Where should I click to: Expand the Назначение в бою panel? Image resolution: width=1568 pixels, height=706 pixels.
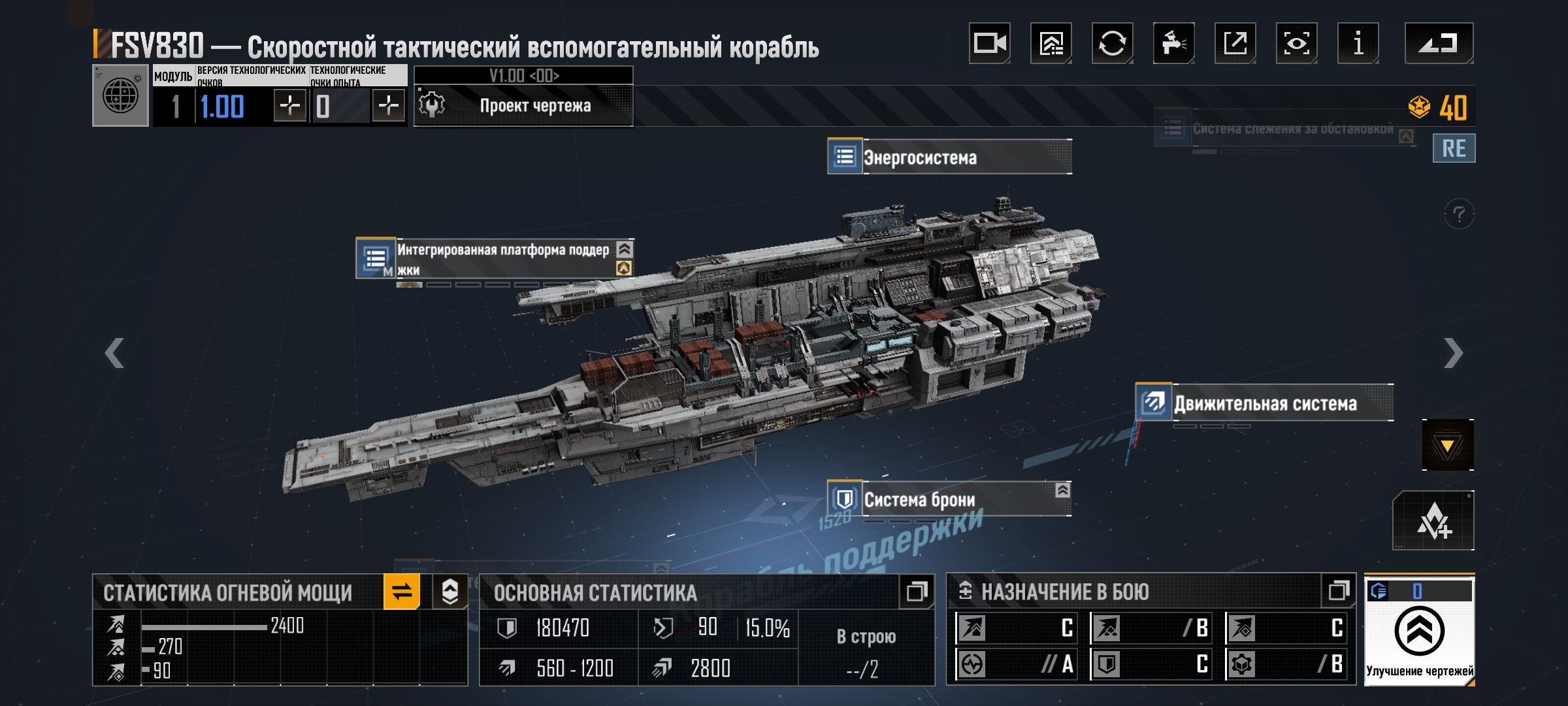pyautogui.click(x=1339, y=592)
